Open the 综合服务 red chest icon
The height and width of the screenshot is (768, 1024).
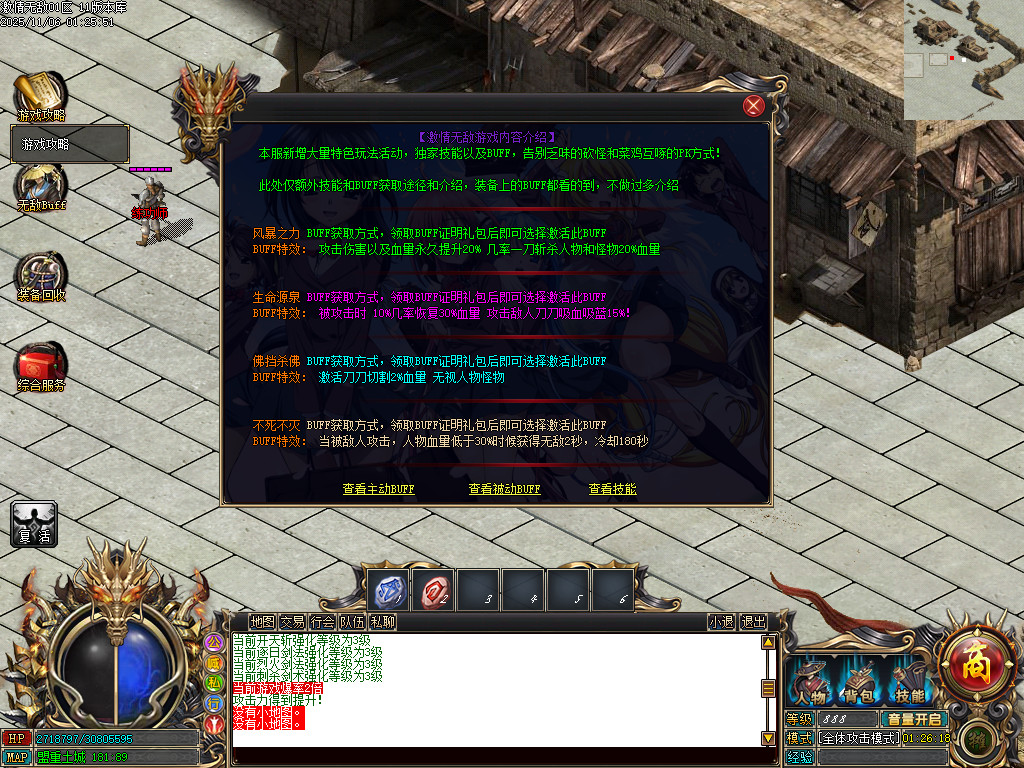pos(41,365)
